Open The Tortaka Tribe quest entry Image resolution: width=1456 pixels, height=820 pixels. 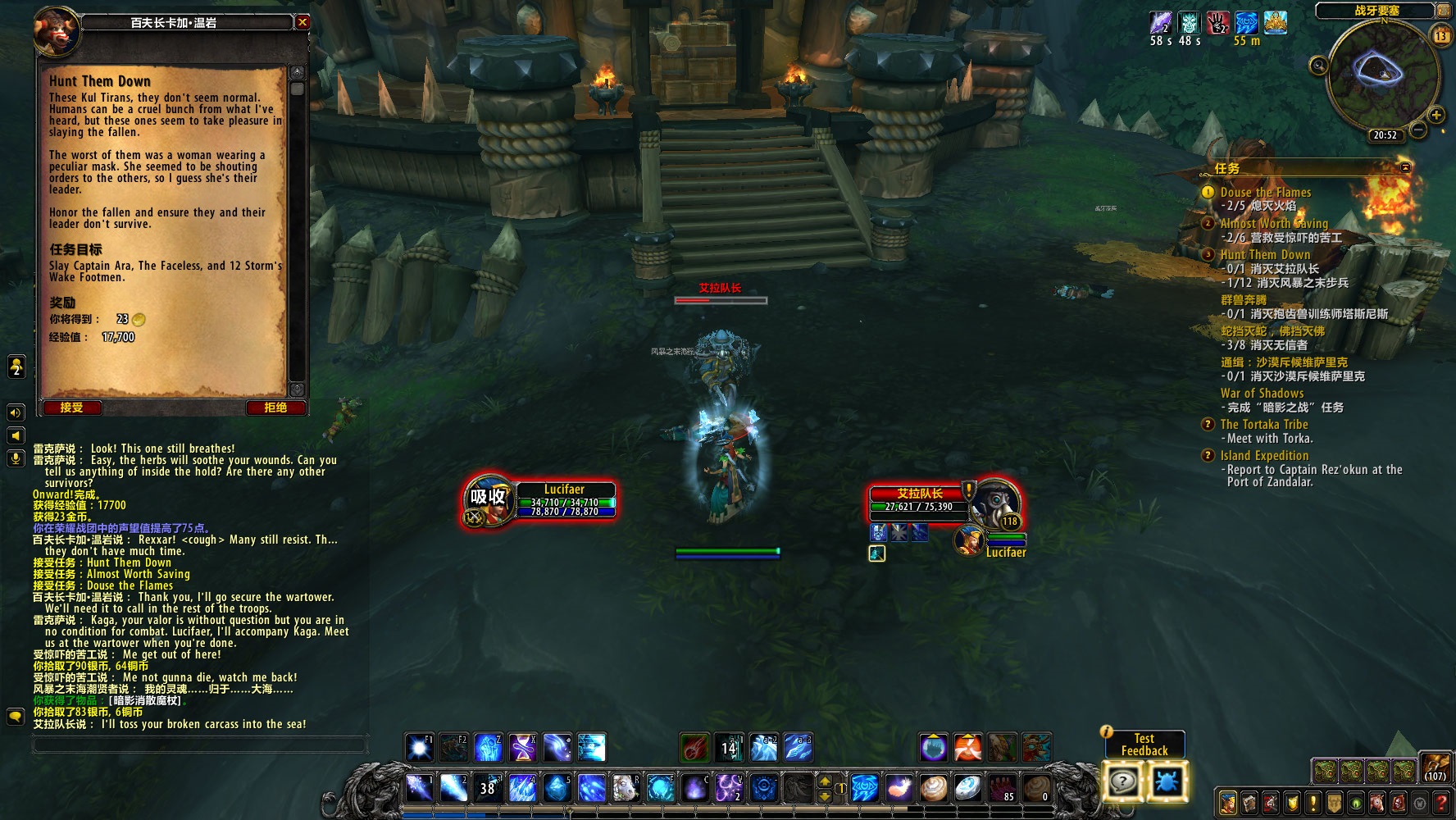pos(1263,424)
